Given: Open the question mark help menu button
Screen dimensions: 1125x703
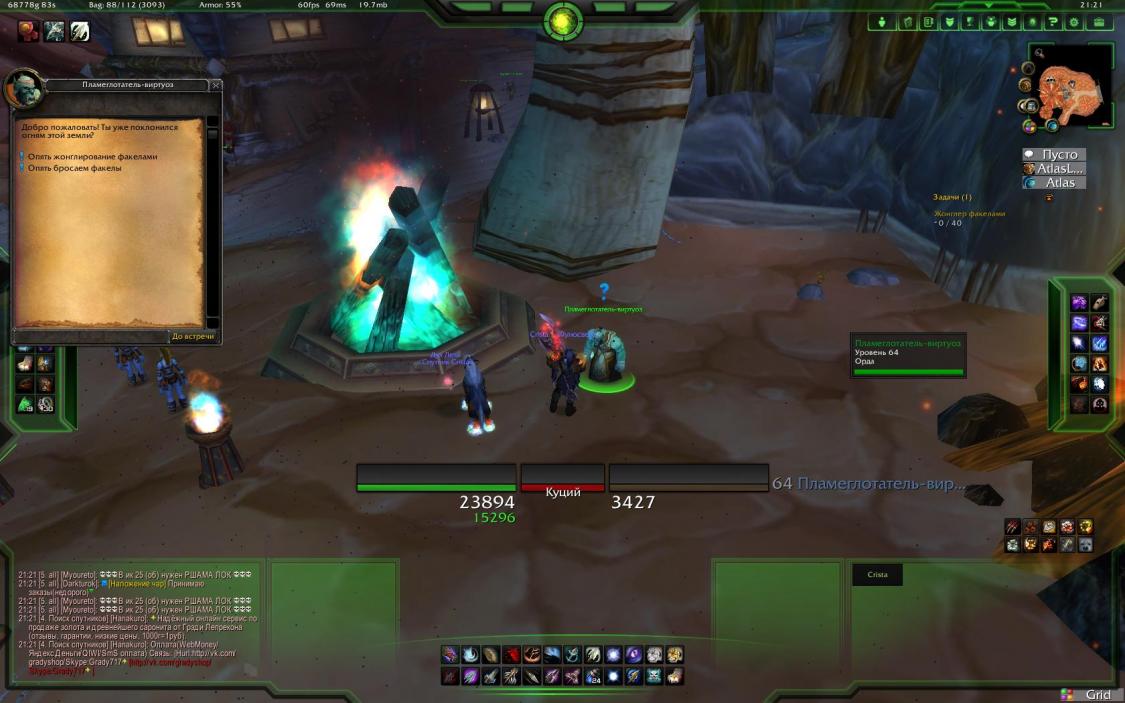Looking at the screenshot, I should coord(1054,22).
